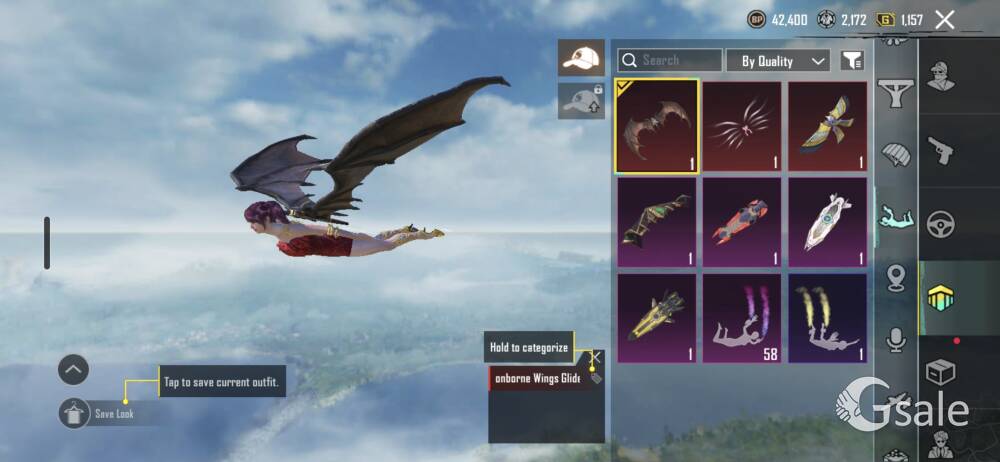Open the steering wheel vehicles category
The width and height of the screenshot is (1000, 462).
[x=941, y=222]
